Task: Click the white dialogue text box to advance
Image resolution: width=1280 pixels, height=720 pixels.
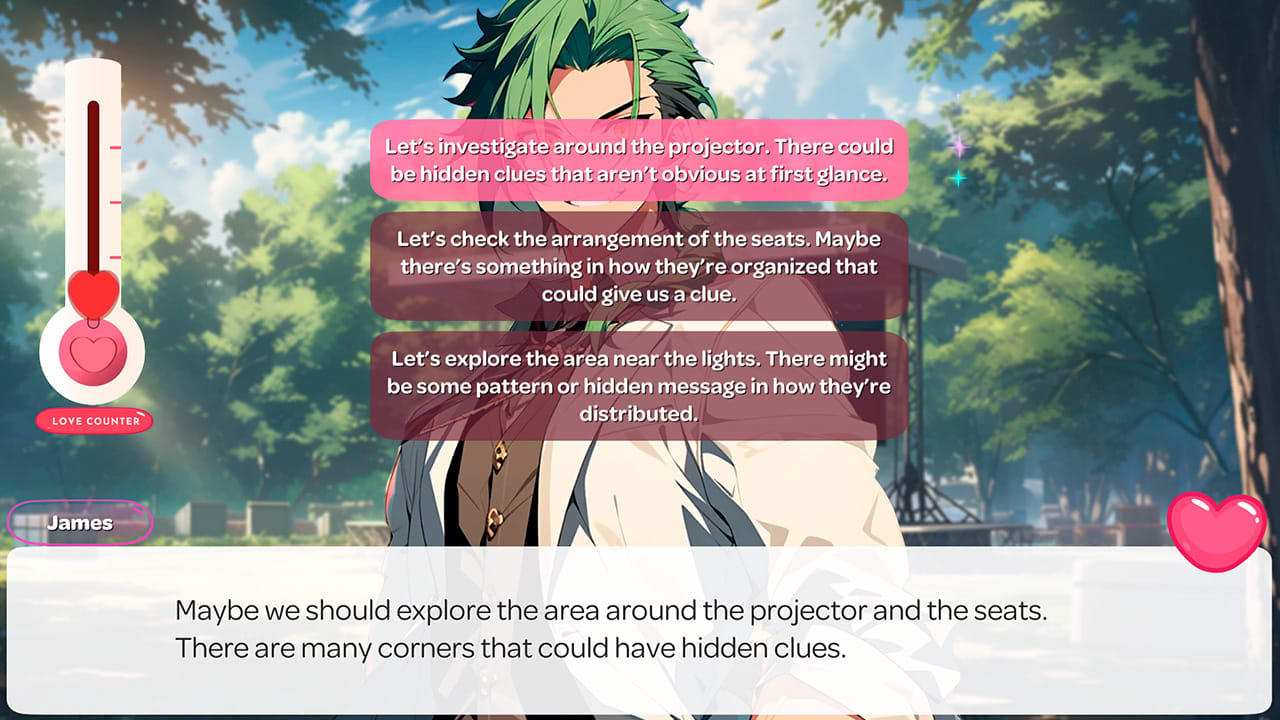Action: point(640,630)
